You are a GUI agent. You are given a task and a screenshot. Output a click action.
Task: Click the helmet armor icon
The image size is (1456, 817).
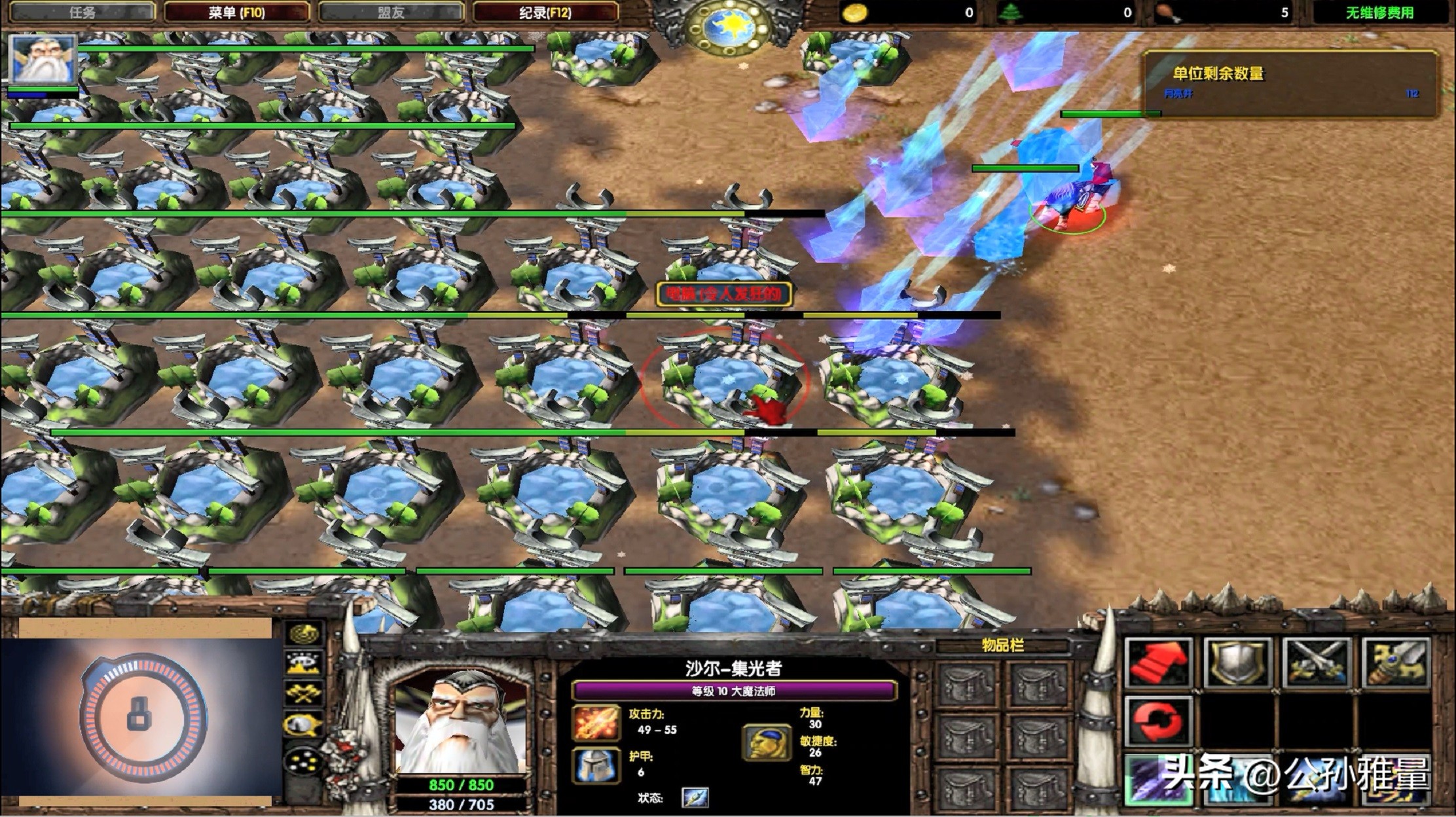596,765
